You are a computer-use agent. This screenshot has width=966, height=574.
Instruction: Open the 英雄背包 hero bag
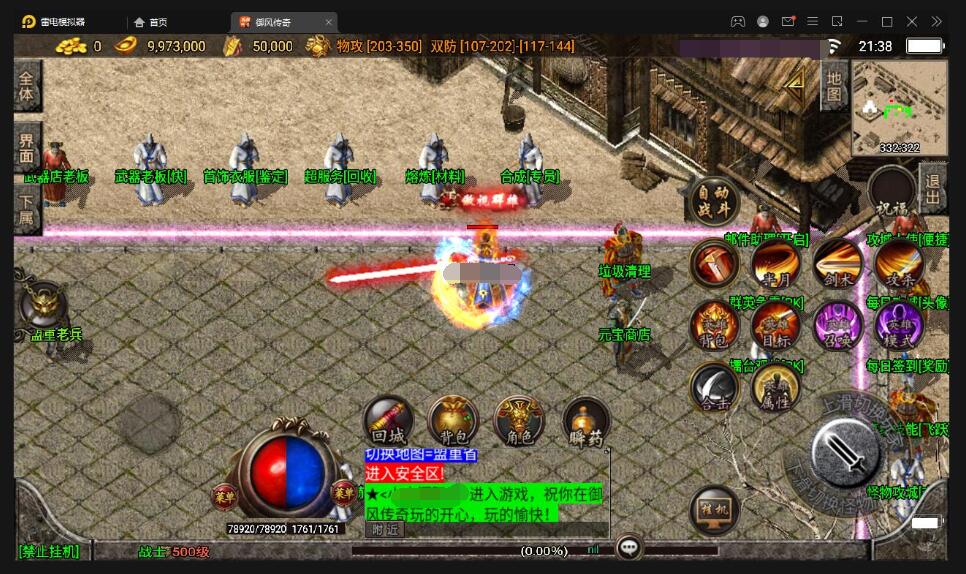coord(714,324)
